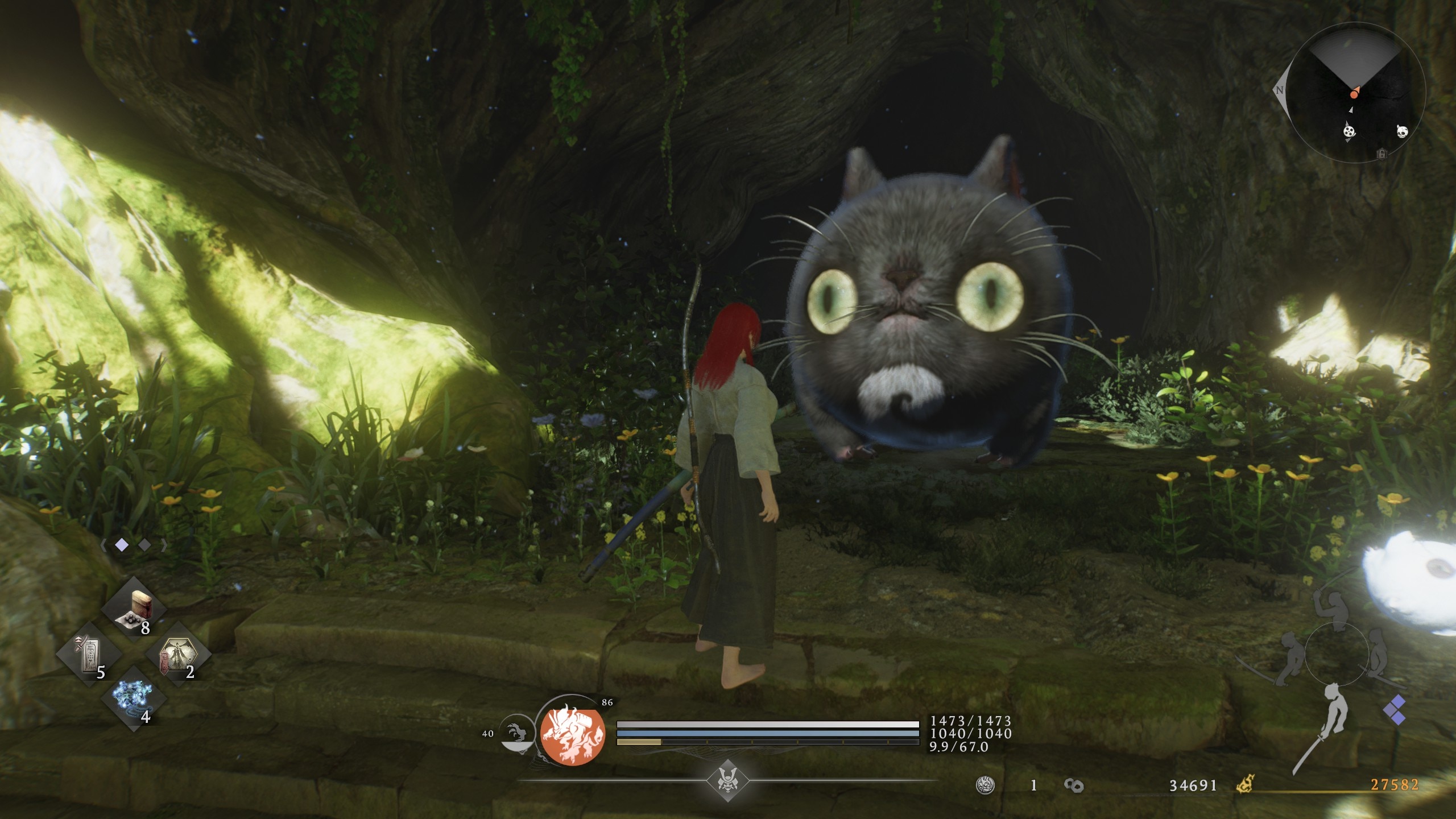This screenshot has height=819, width=1456.
Task: Use the glowing blue prayer beads item
Action: [x=133, y=698]
